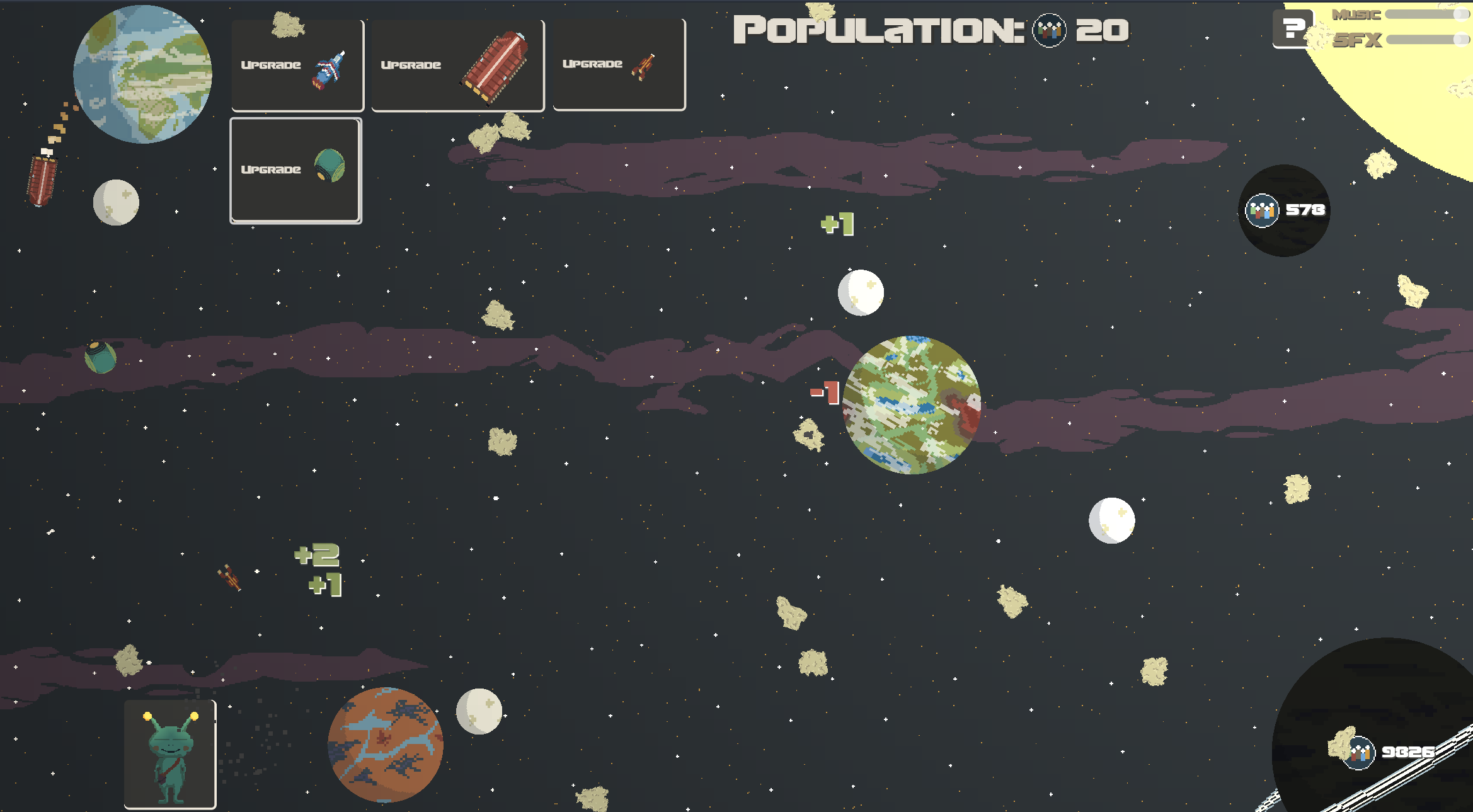
Task: Upgrade the blue rocket ship
Action: click(x=297, y=66)
